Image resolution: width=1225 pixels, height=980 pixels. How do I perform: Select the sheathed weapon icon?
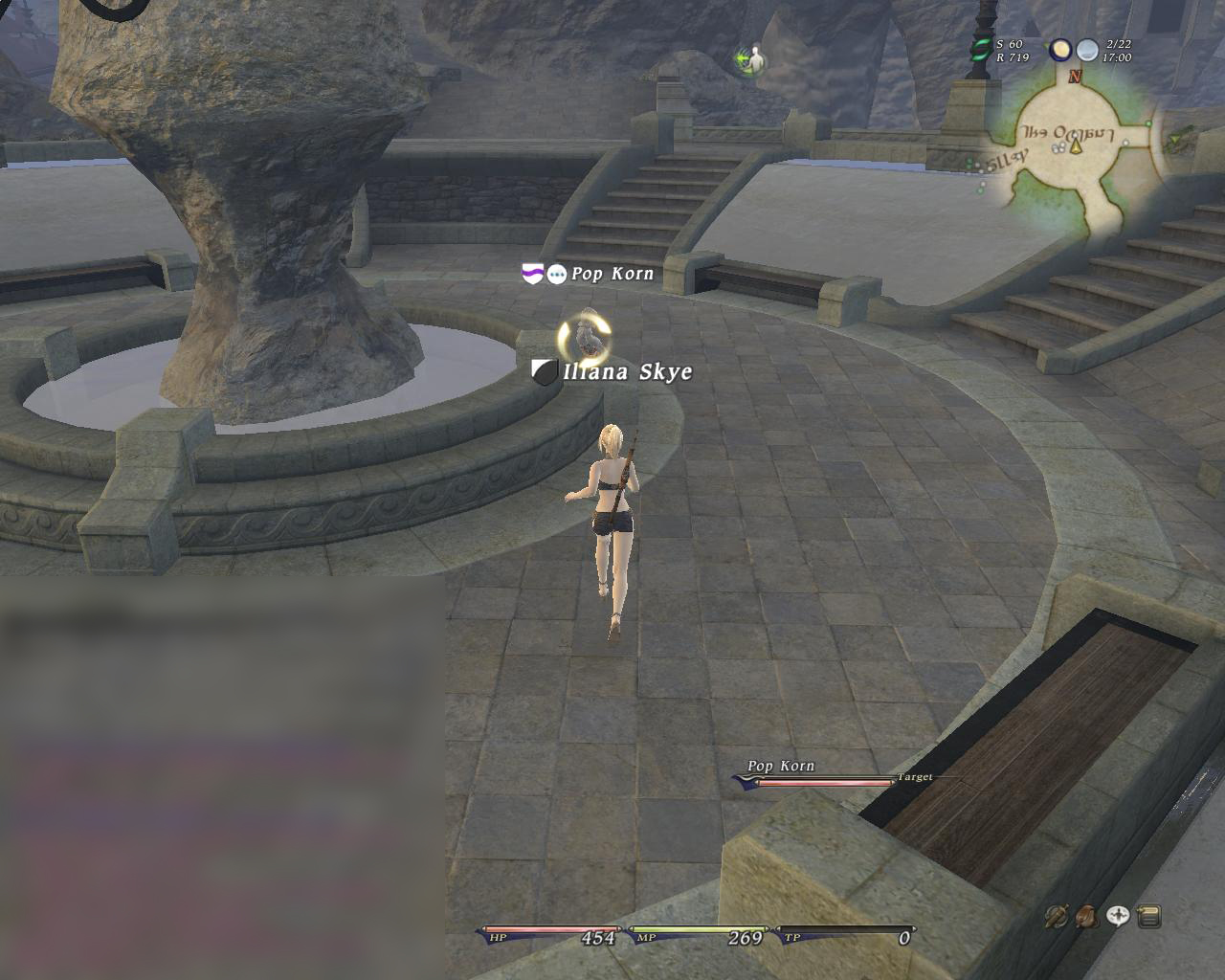[1057, 917]
